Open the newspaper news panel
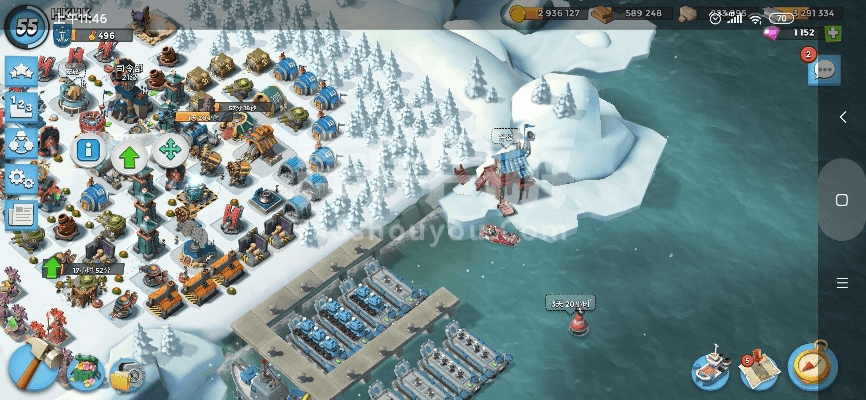 (x=21, y=213)
